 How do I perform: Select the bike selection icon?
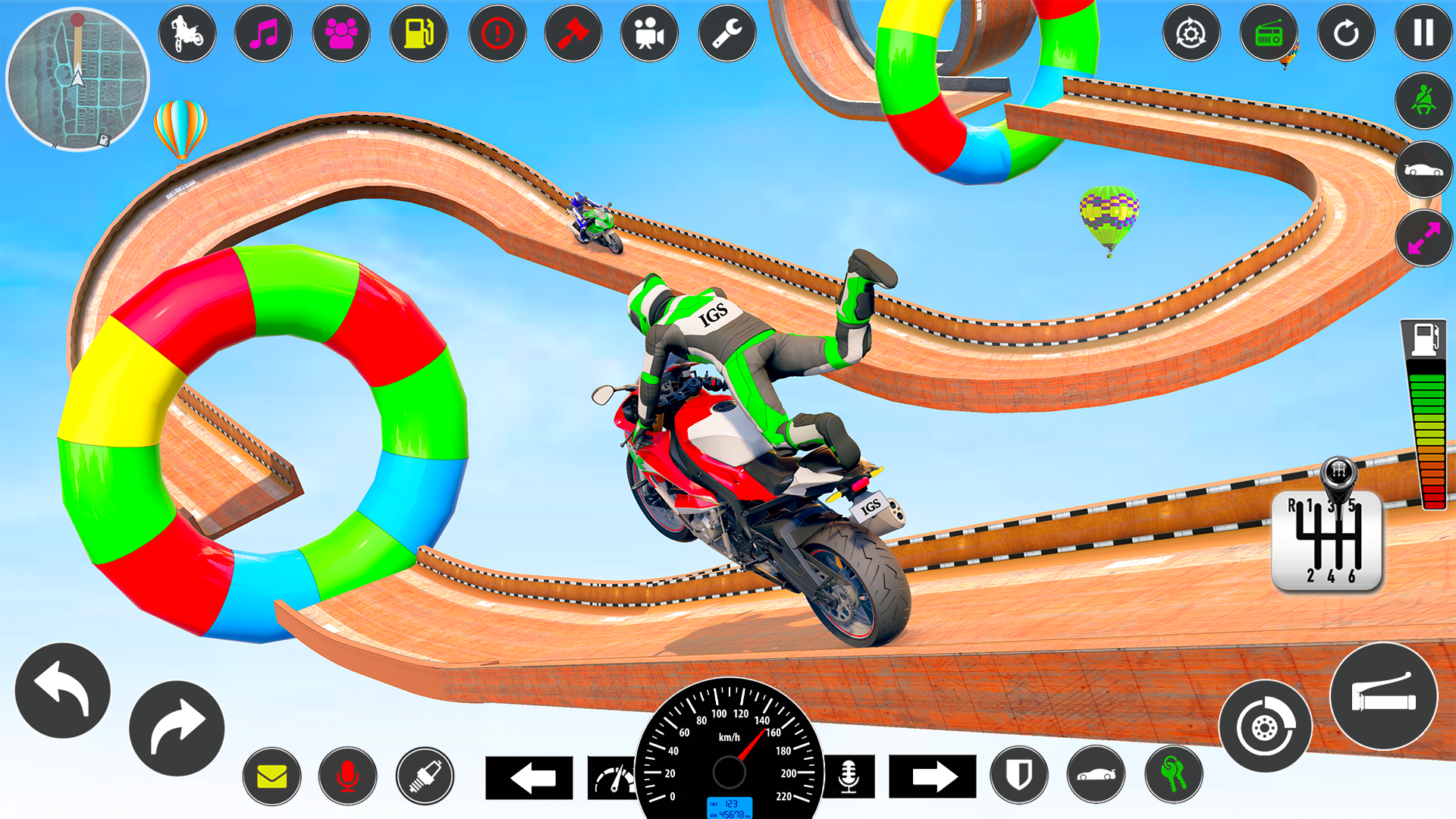(188, 34)
